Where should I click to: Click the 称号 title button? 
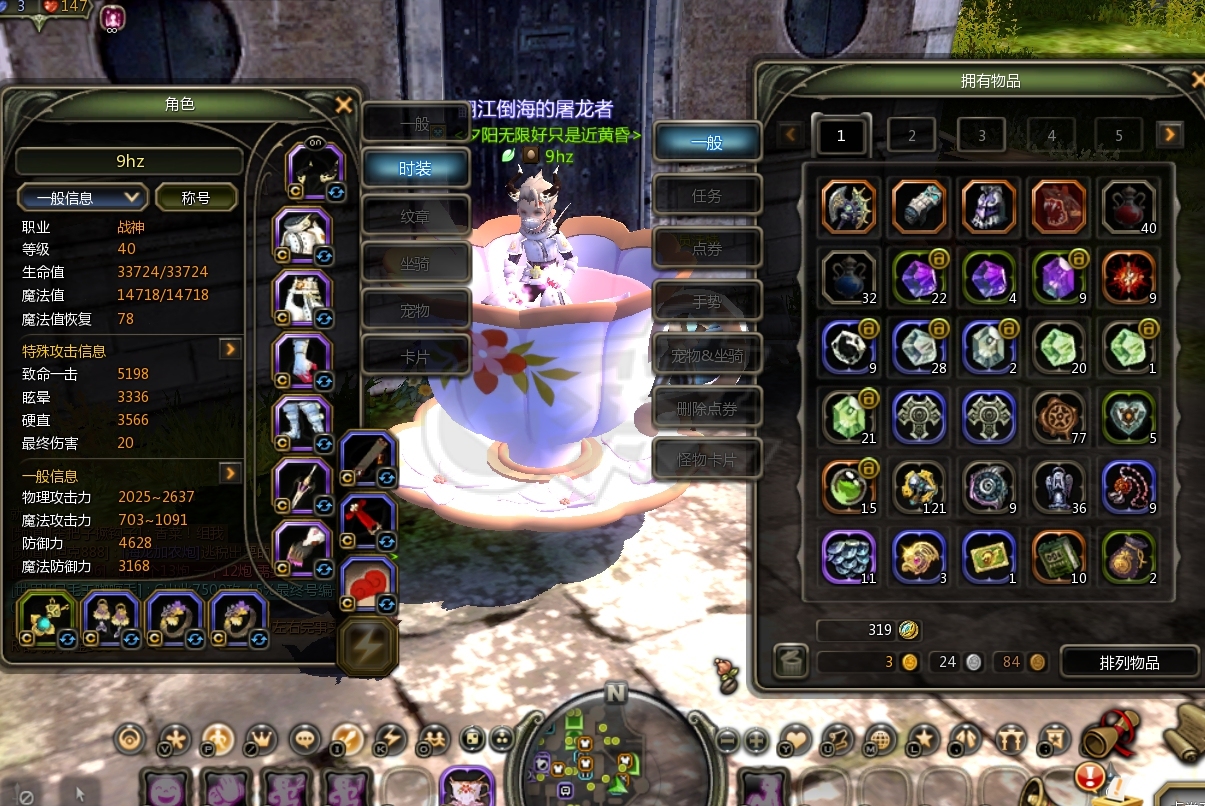196,197
